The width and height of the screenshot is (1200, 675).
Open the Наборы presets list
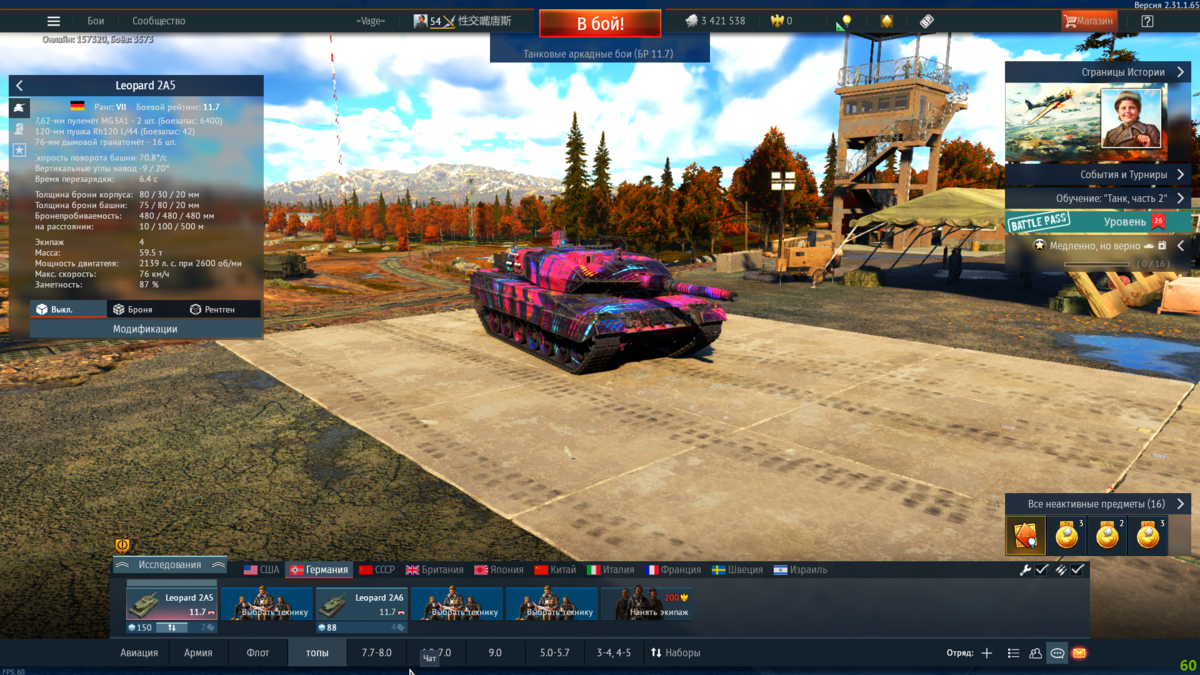tap(675, 653)
